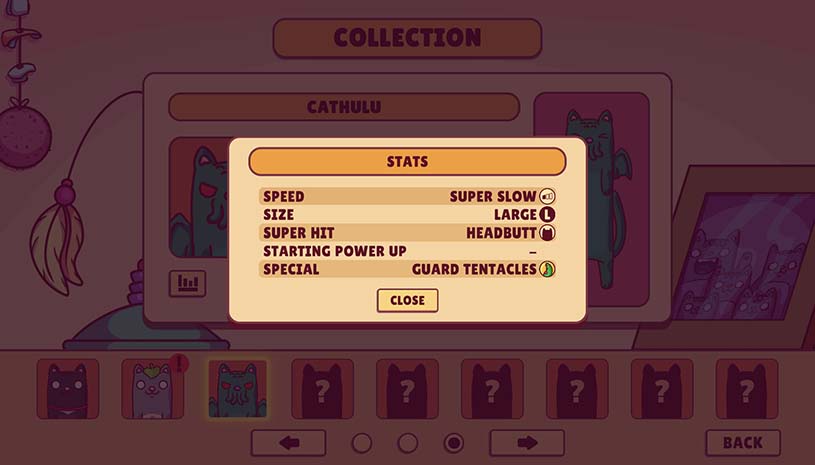Screen dimensions: 815x465
Task: Switch to the first page dot
Action: [x=362, y=442]
